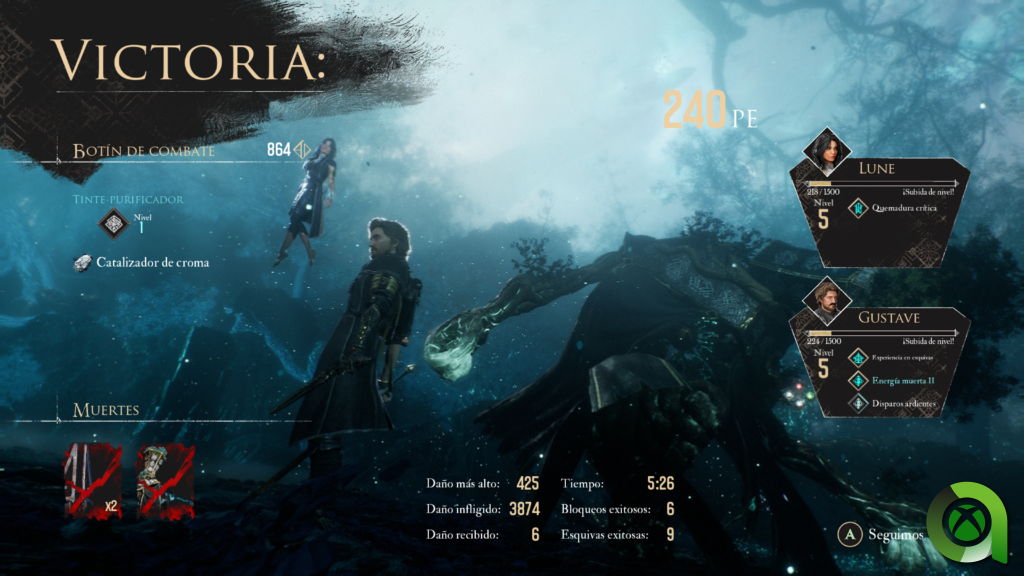Select the defeated enemy thumbnail marked x2
1024x576 pixels.
point(93,481)
